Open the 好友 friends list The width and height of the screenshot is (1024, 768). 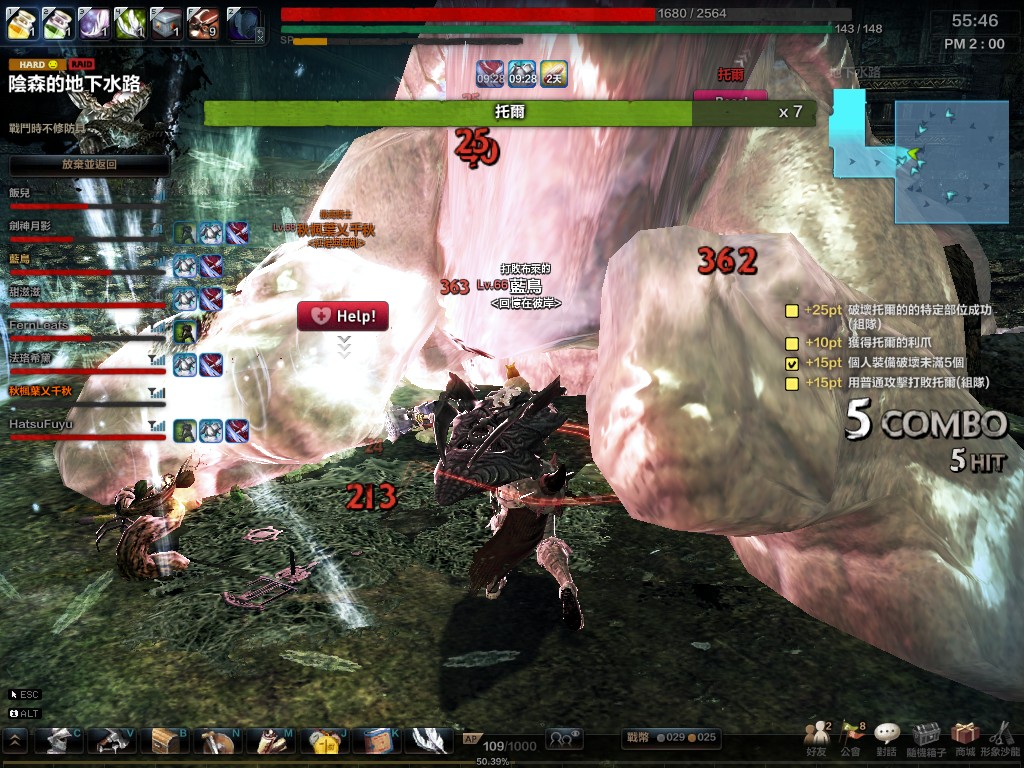(818, 738)
